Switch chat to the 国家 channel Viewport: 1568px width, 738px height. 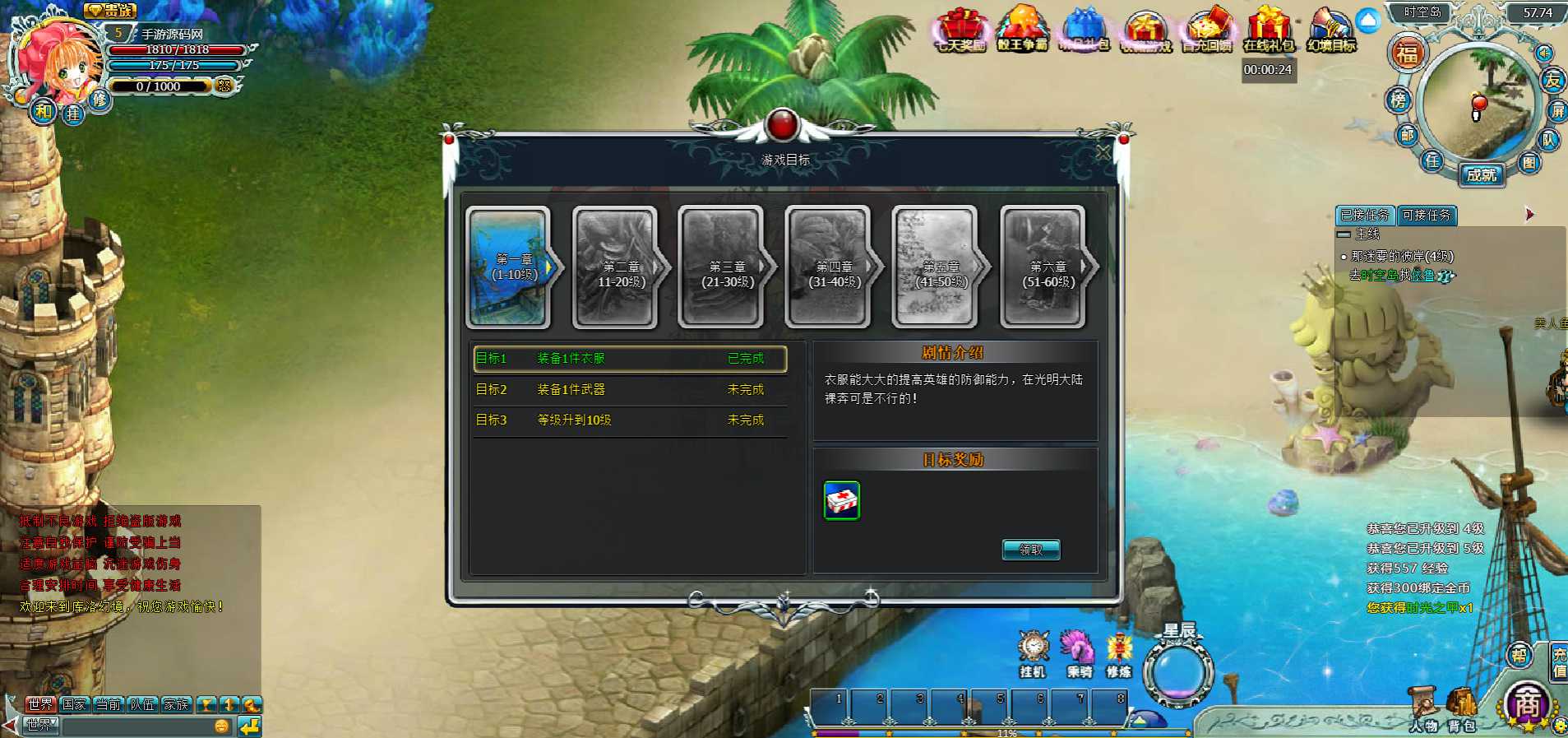point(74,704)
